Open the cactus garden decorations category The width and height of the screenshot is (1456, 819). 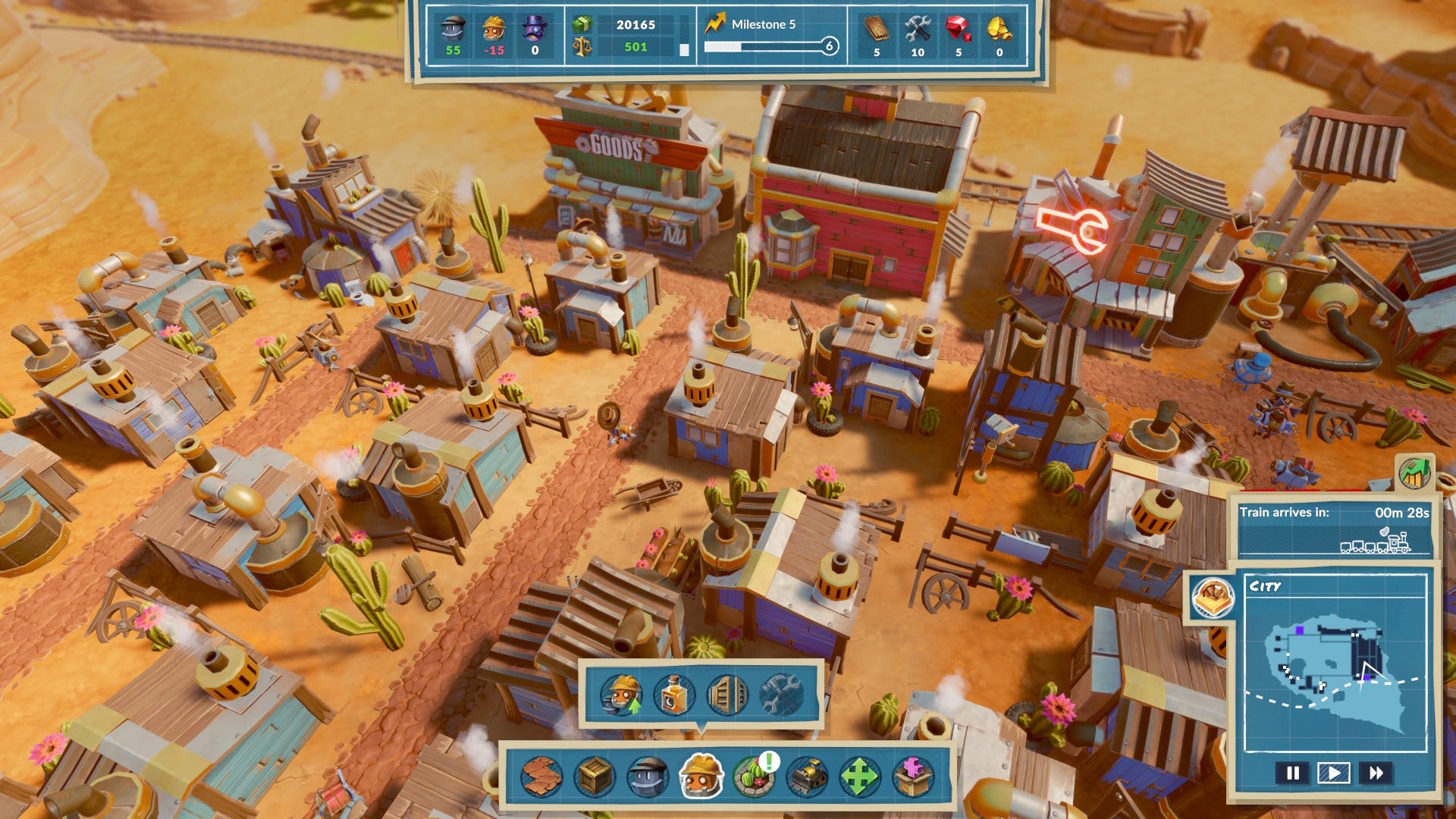(x=754, y=777)
